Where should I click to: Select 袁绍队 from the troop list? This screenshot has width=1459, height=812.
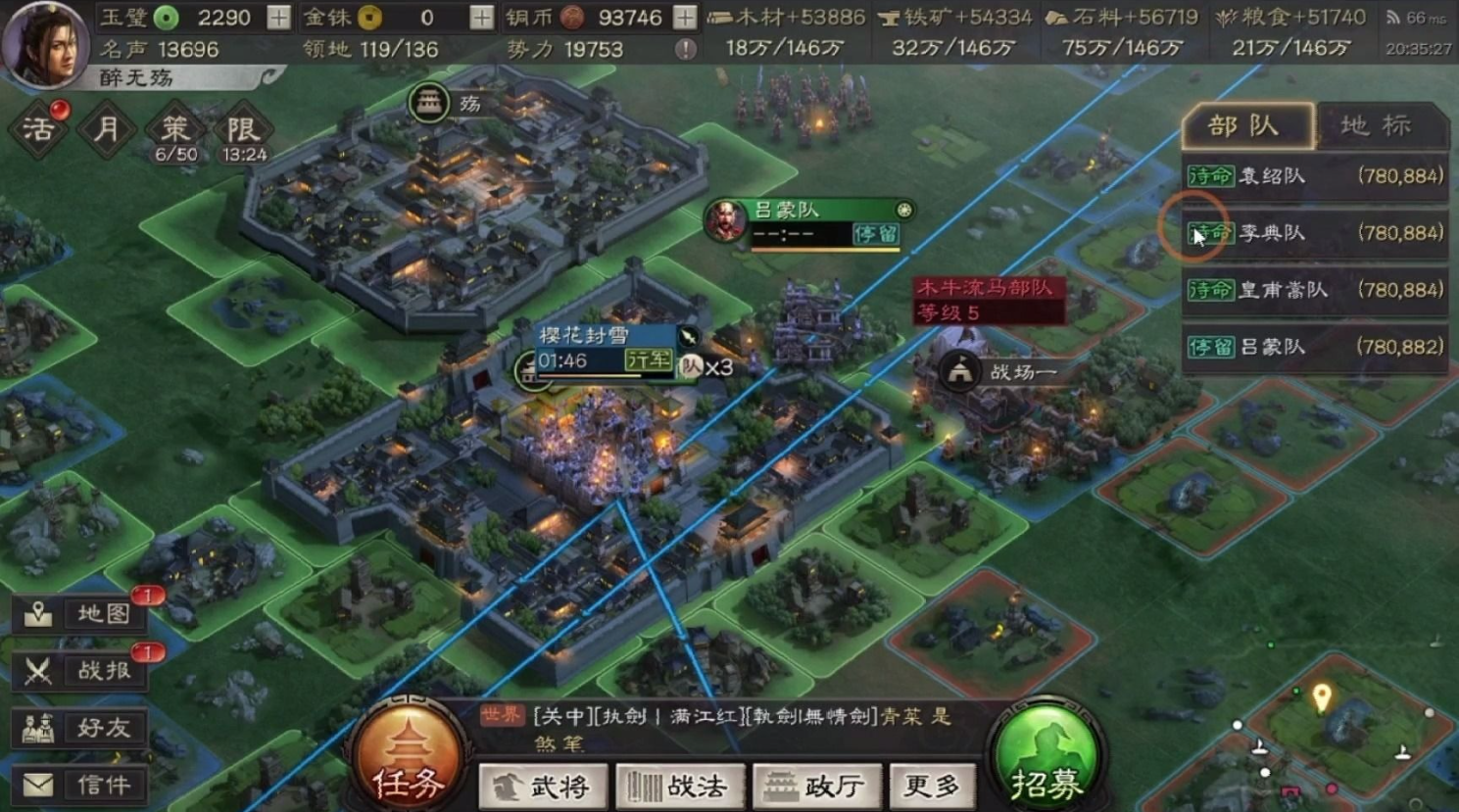(x=1293, y=175)
